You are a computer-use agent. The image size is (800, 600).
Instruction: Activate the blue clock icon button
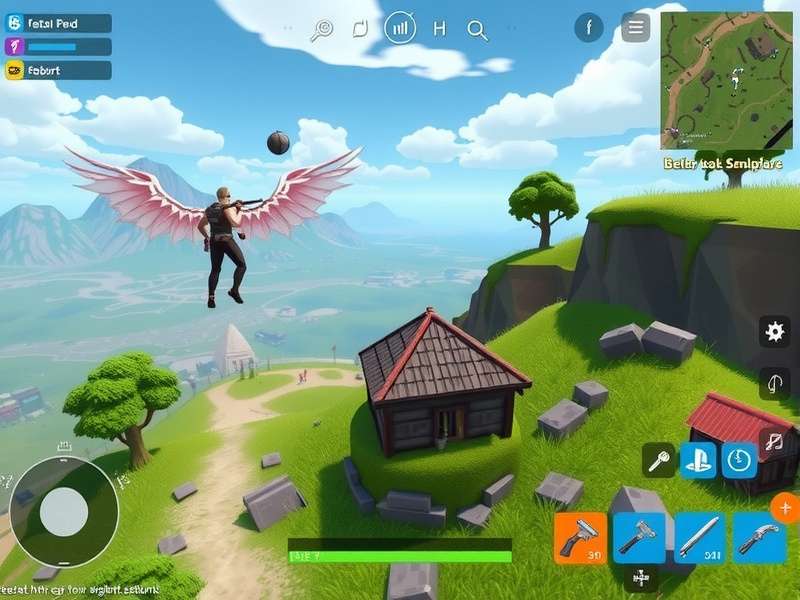[x=738, y=460]
